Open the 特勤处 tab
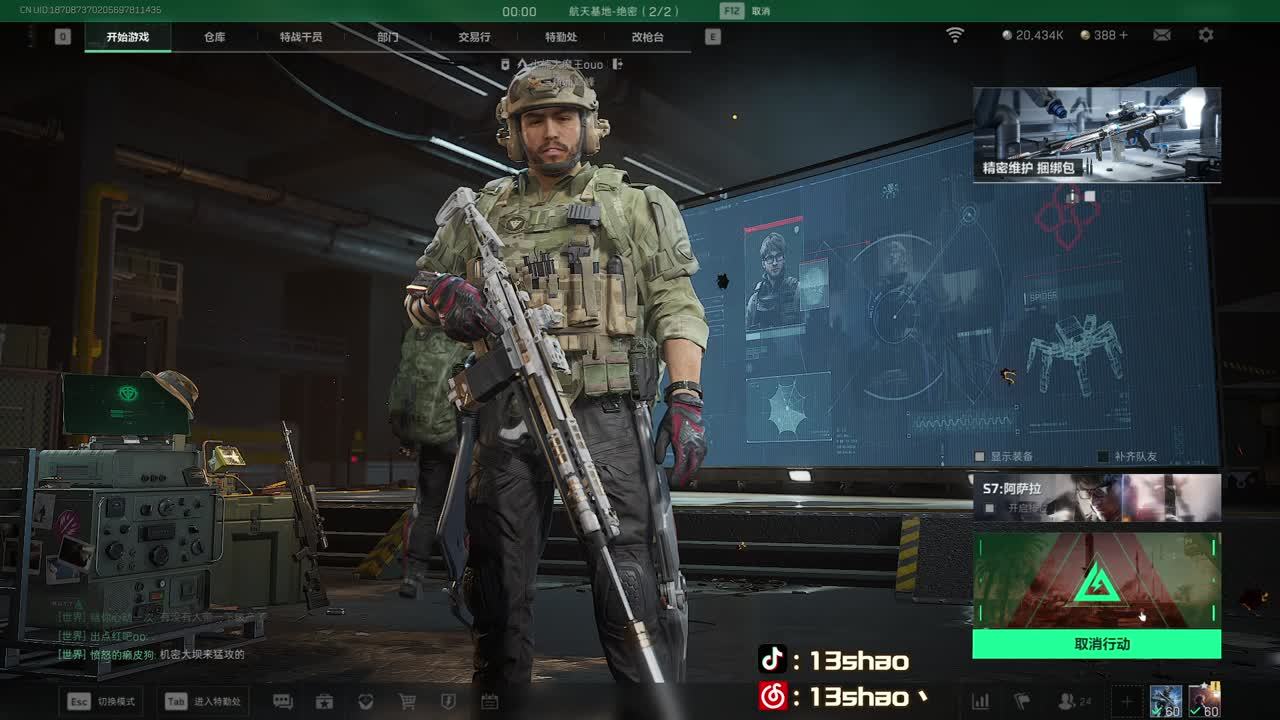Image resolution: width=1280 pixels, height=720 pixels. tap(561, 37)
